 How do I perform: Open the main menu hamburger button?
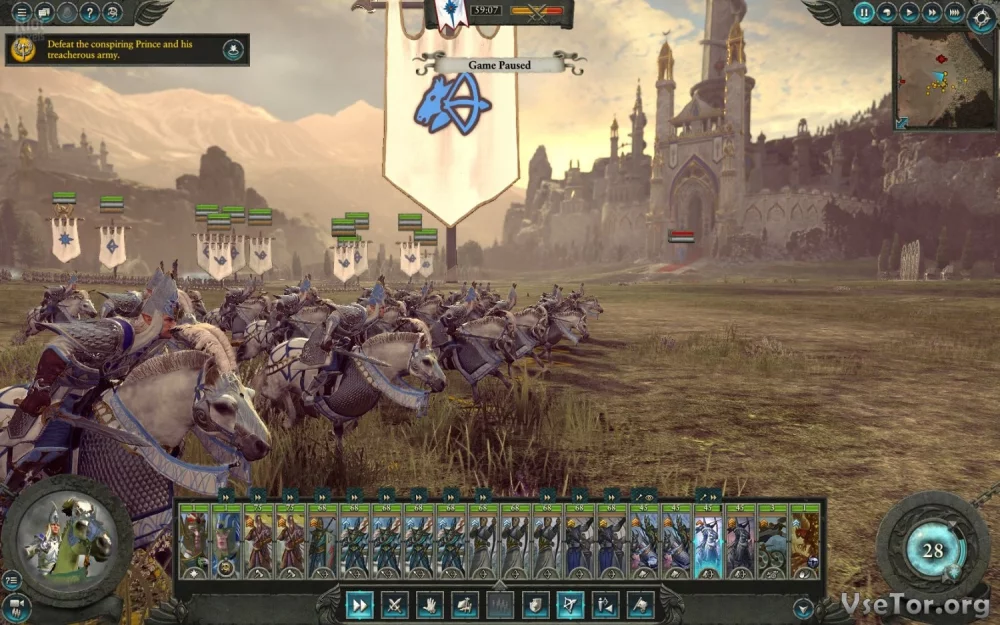click(20, 13)
